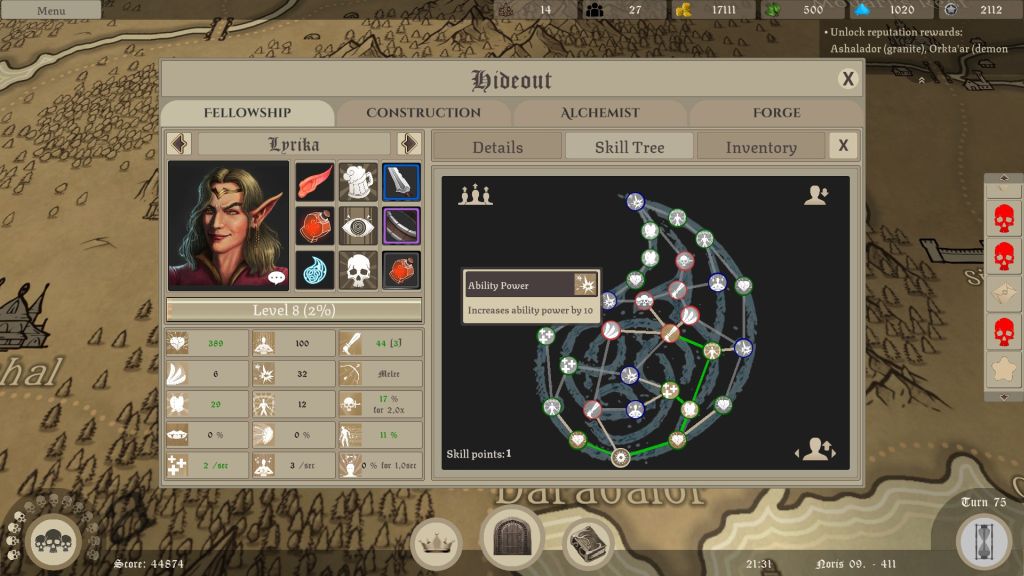Select the eye item slot

point(358,226)
